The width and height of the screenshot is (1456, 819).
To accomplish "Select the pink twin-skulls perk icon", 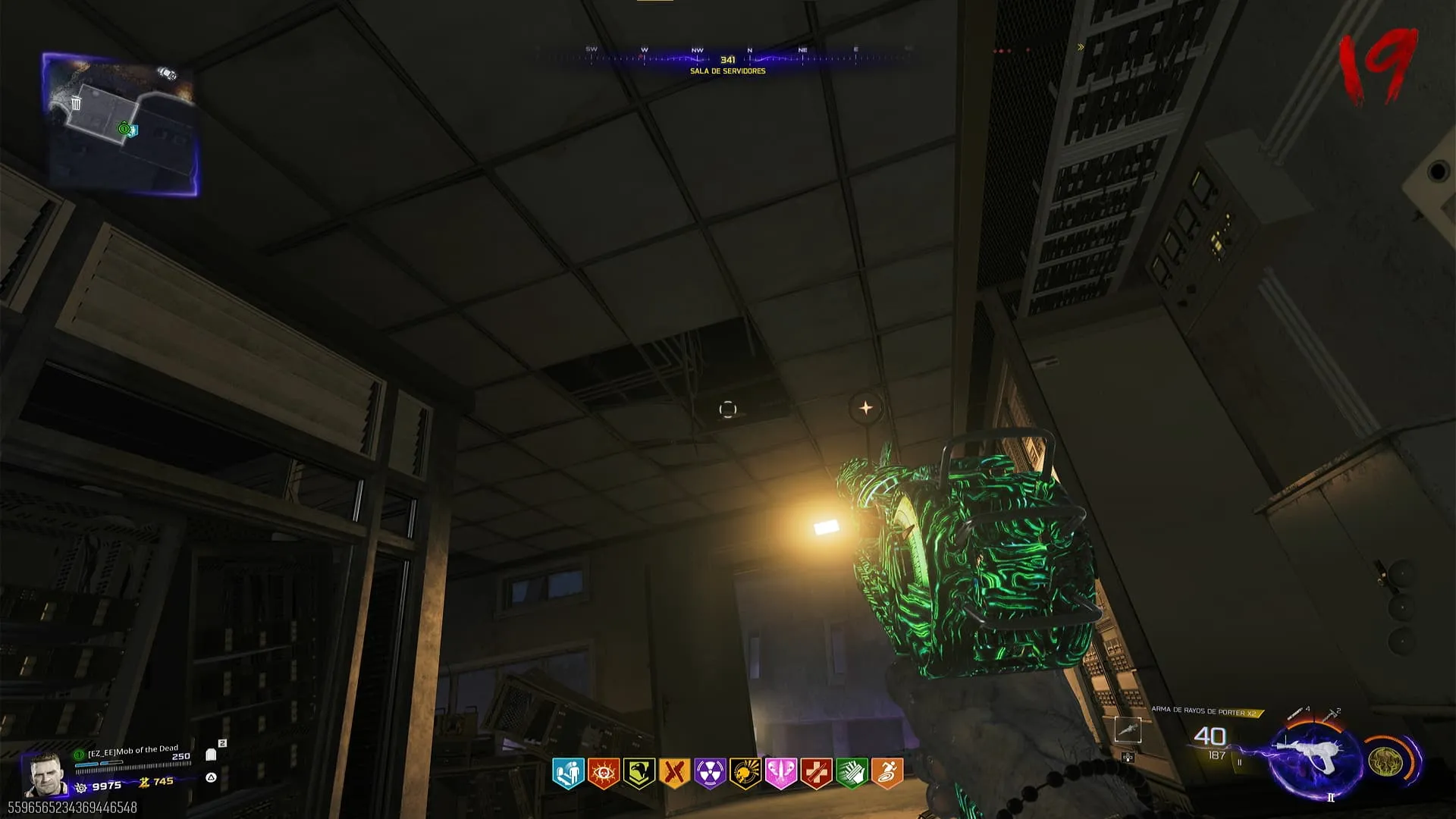I will click(x=781, y=773).
